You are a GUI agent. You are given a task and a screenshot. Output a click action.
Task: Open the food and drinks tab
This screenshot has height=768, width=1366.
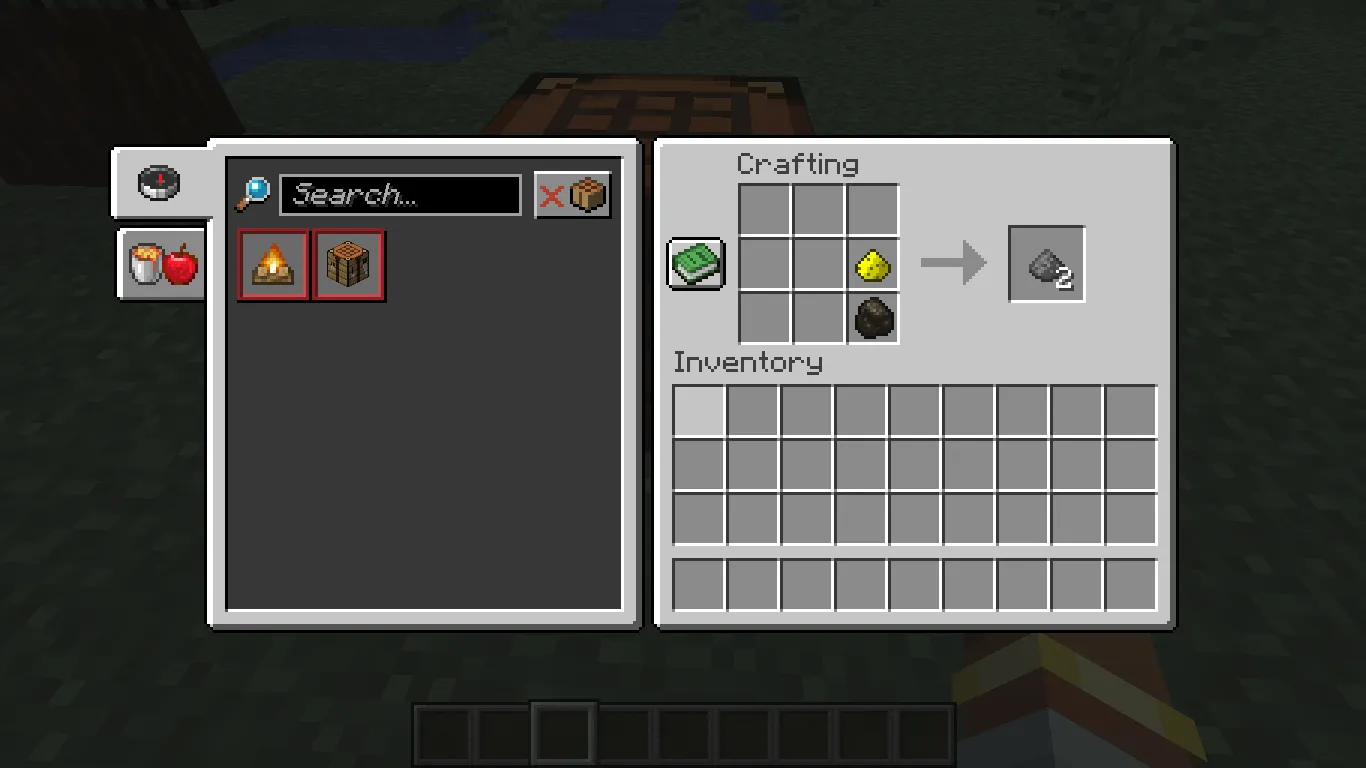[x=160, y=264]
